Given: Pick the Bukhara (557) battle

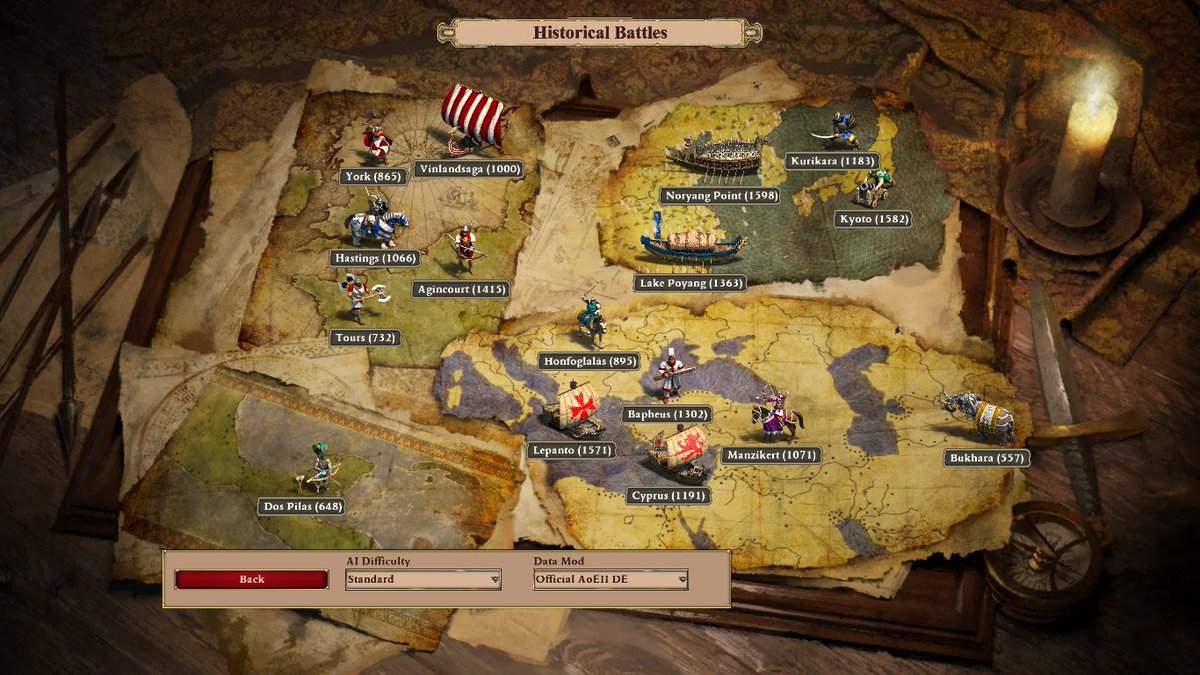Looking at the screenshot, I should point(987,458).
